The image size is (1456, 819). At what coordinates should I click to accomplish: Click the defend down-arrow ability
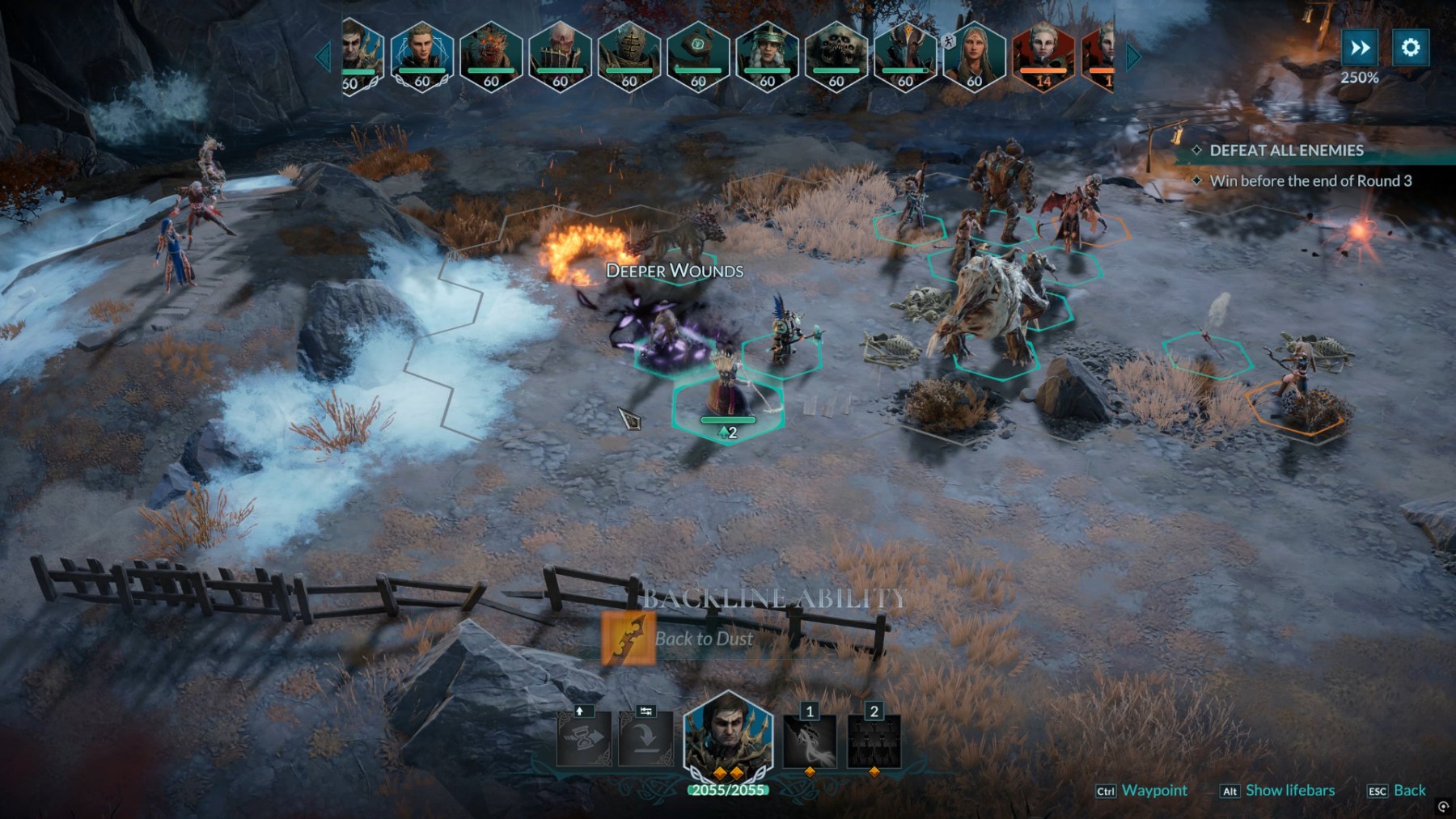(645, 740)
